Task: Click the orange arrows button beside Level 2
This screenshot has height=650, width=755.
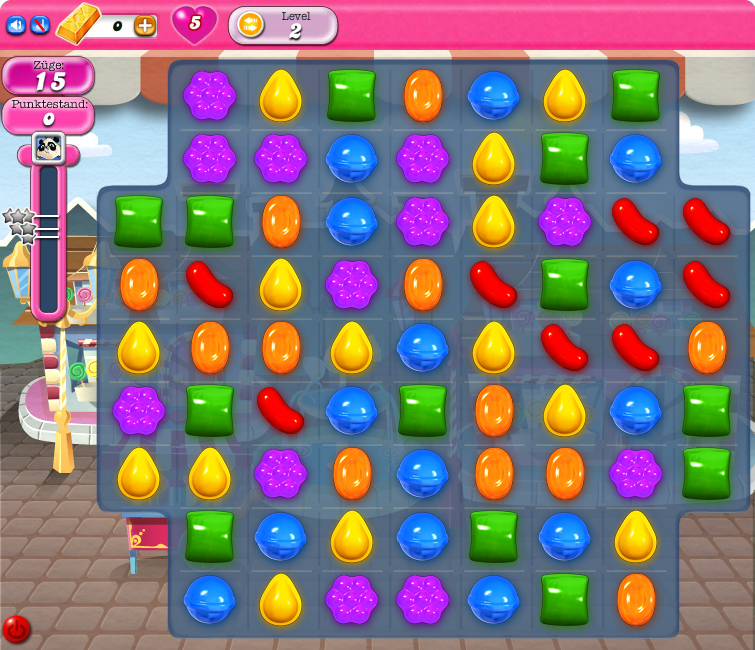Action: tap(250, 24)
